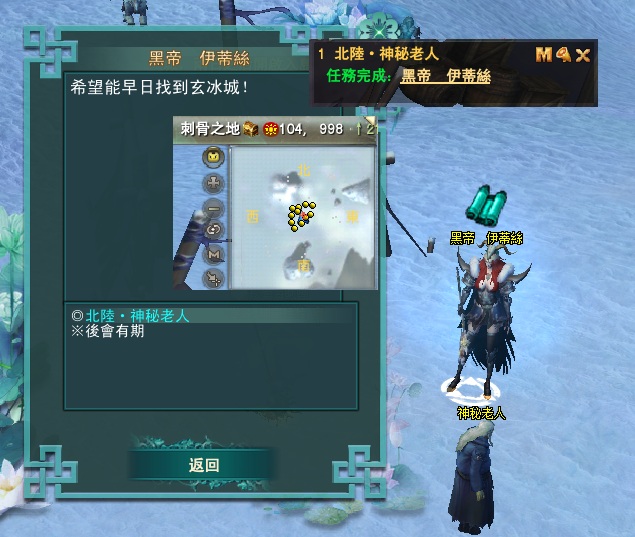Select the 北陸・神秘老人 dialogue entry
The width and height of the screenshot is (635, 537).
pyautogui.click(x=137, y=316)
